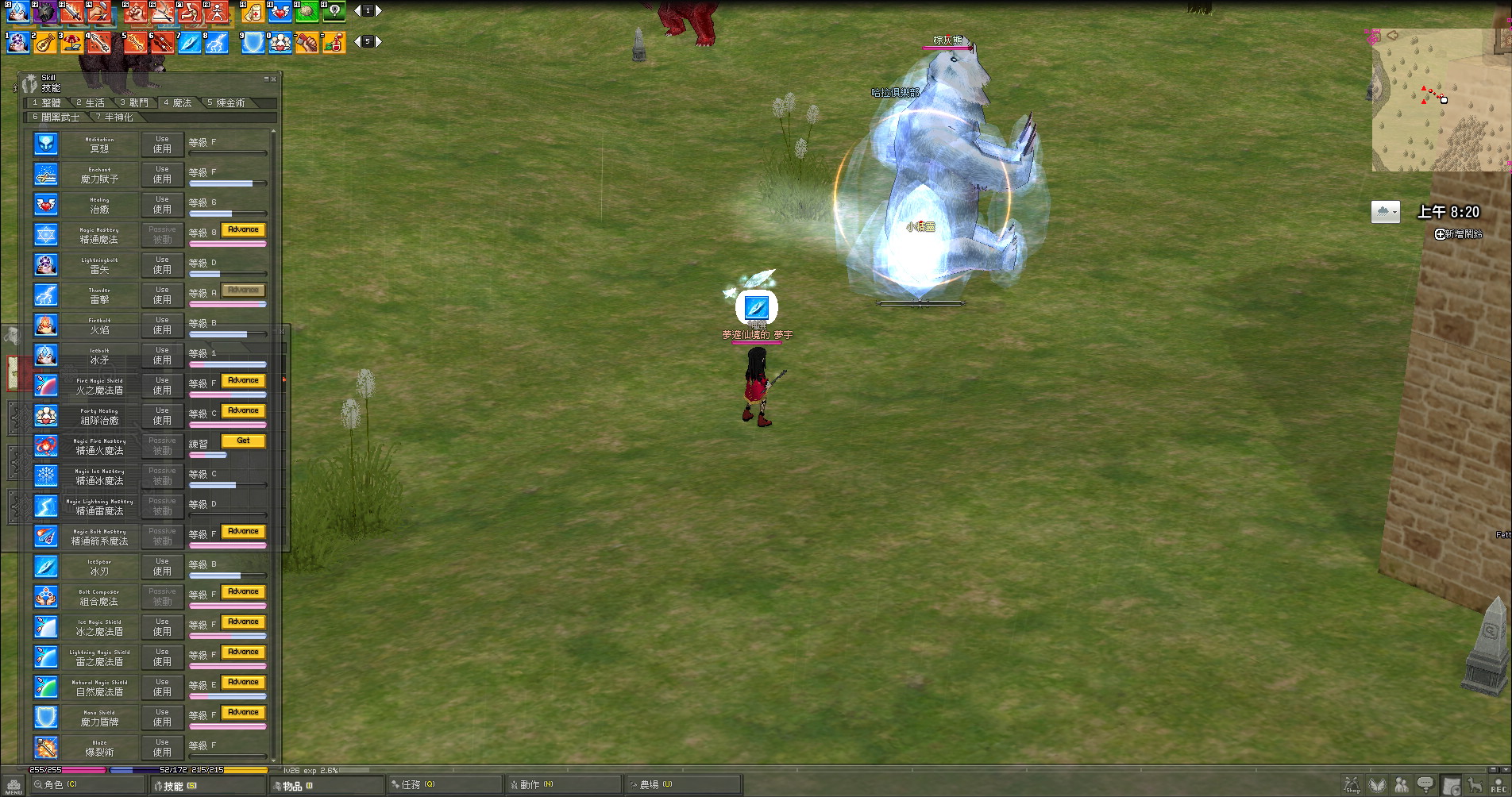Select the 煉金術 (Alchemy) skill tab

click(227, 102)
